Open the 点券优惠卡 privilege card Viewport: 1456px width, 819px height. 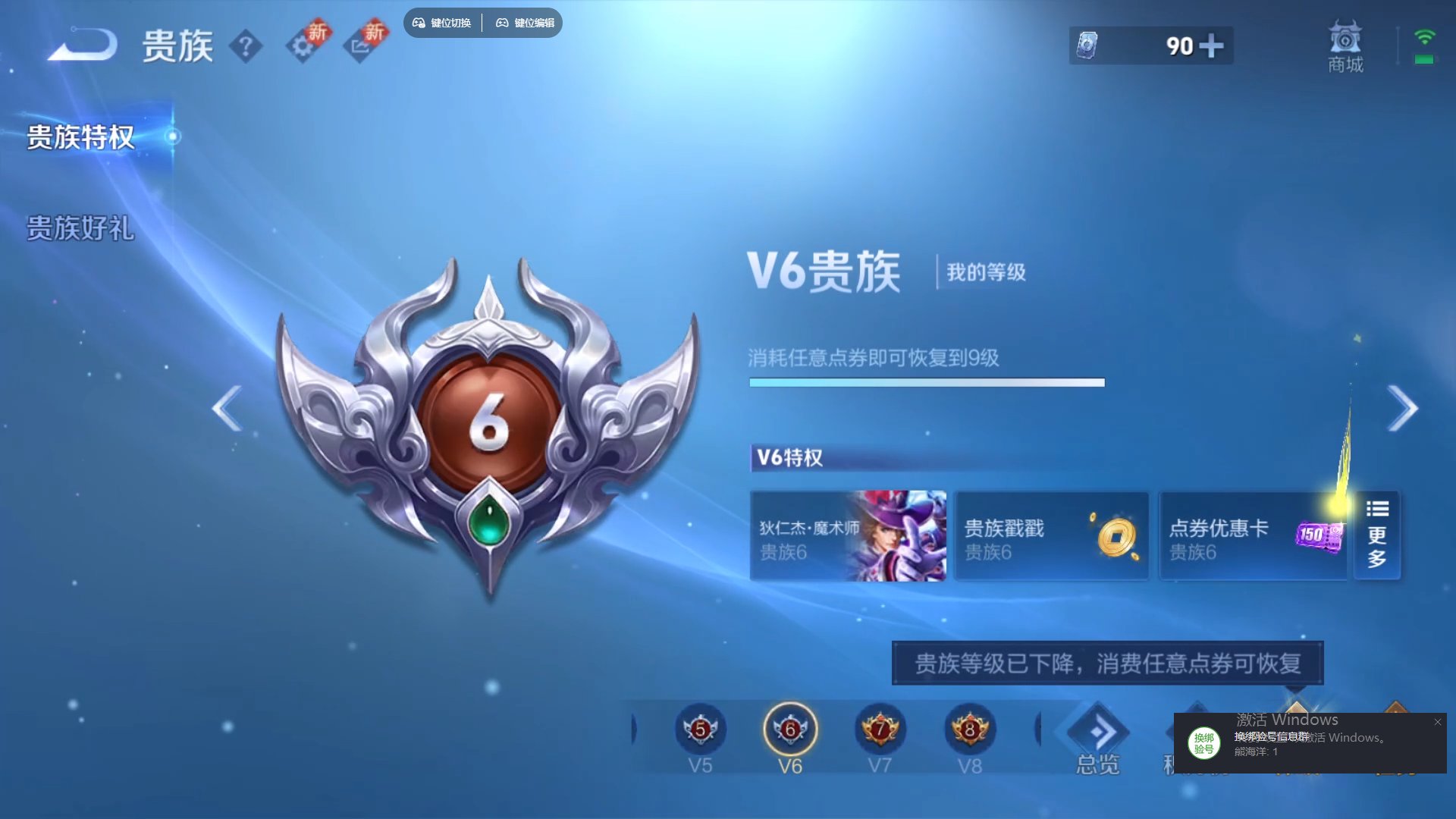1251,536
